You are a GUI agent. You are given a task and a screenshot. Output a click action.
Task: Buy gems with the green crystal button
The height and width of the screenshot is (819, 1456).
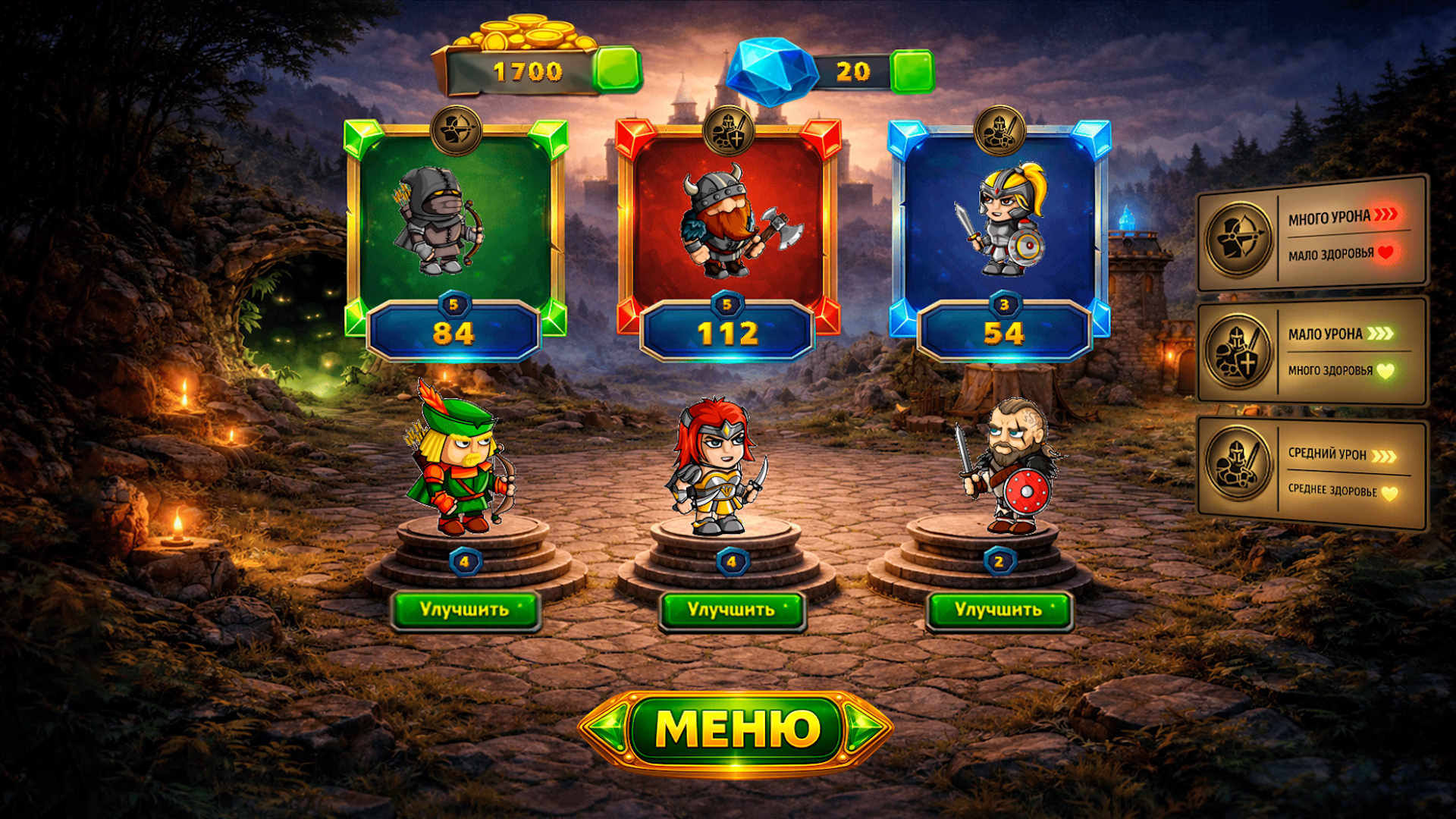click(x=912, y=71)
